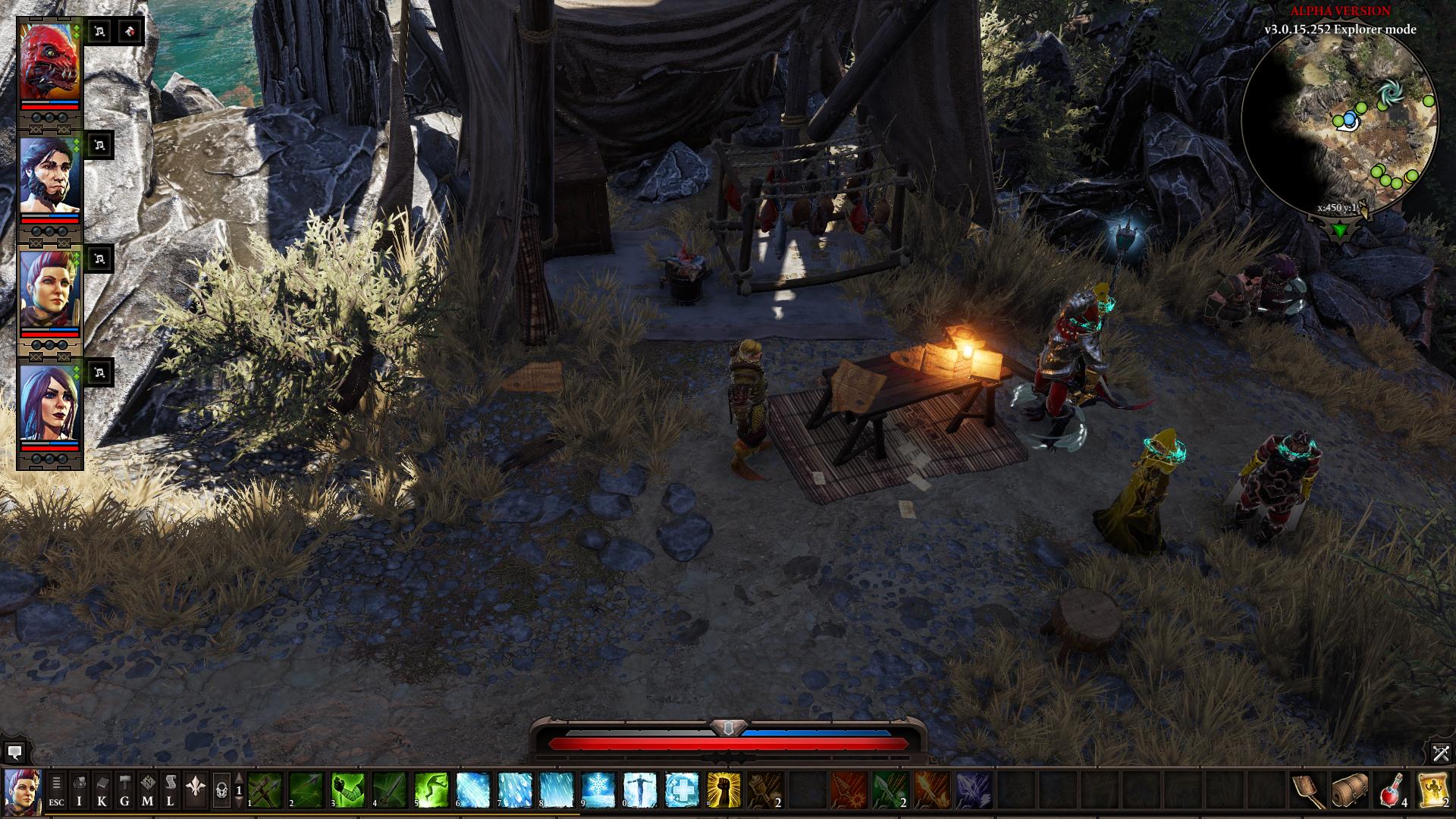Select the red lizard party member portrait
This screenshot has height=819, width=1456.
click(50, 61)
